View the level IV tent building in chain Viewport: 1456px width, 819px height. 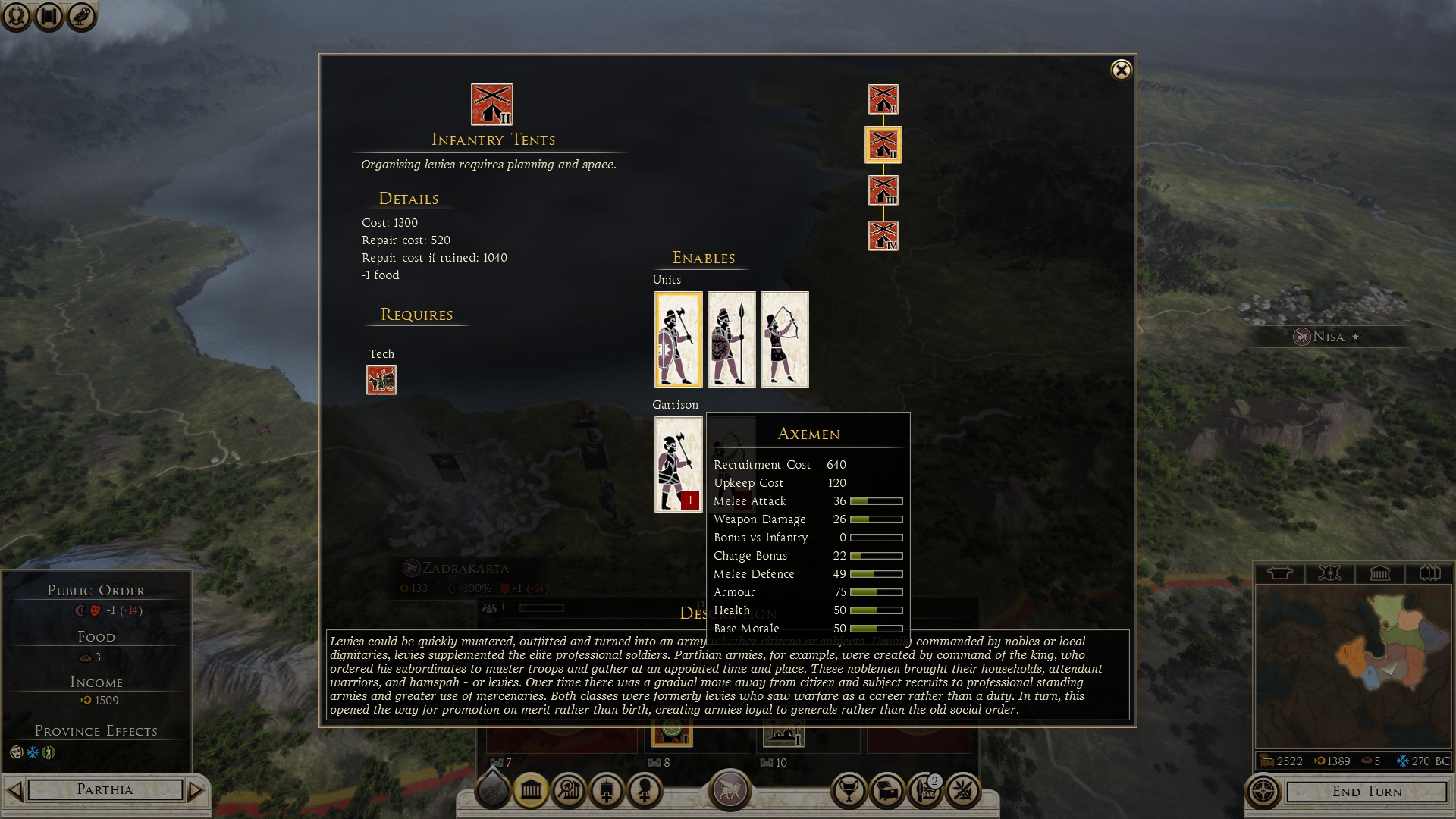point(883,236)
